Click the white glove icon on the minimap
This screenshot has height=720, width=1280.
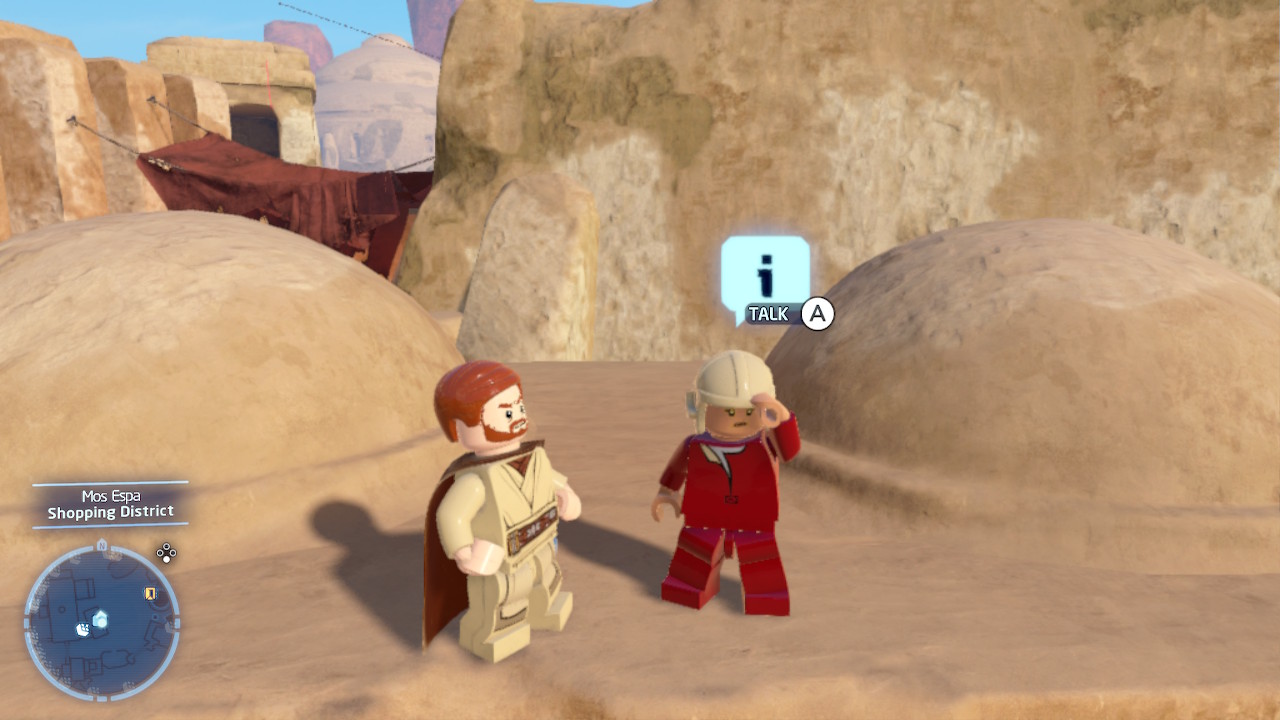(x=83, y=630)
